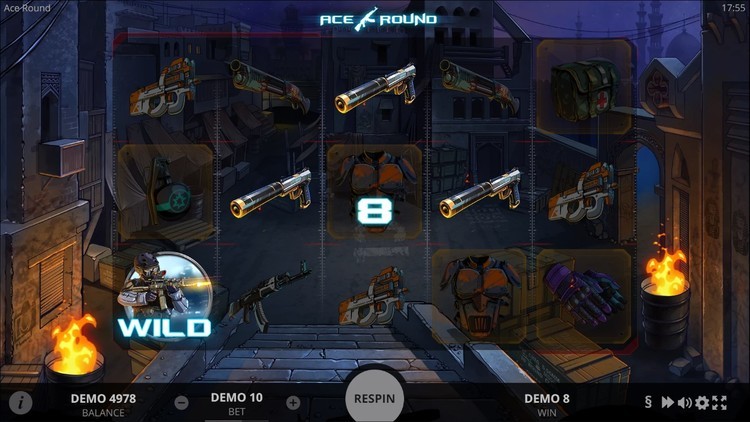Viewport: 750px width, 422px height.
Task: Toggle fullscreen mode with arrows icon
Action: click(719, 403)
